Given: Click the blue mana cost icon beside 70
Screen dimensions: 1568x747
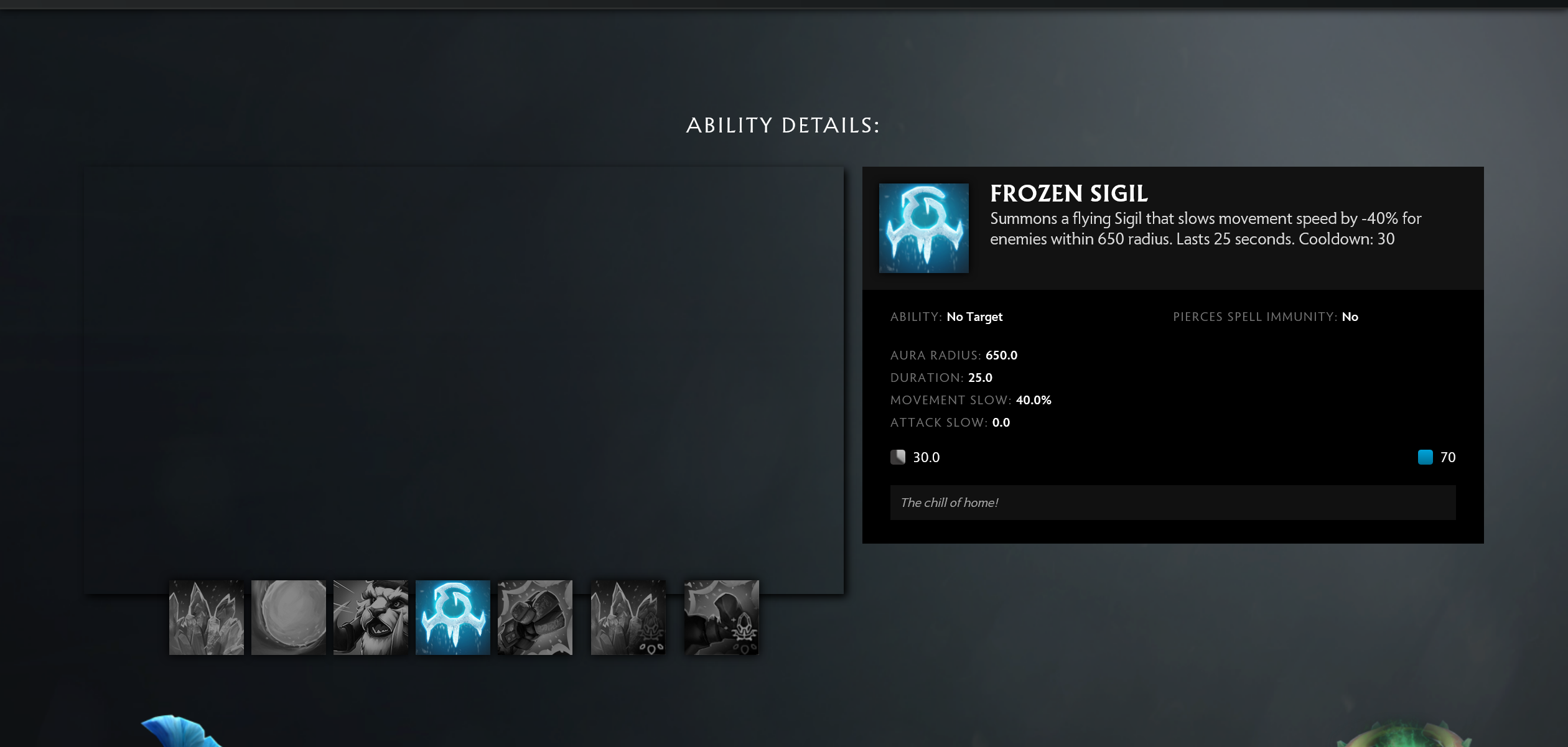Looking at the screenshot, I should (1425, 457).
